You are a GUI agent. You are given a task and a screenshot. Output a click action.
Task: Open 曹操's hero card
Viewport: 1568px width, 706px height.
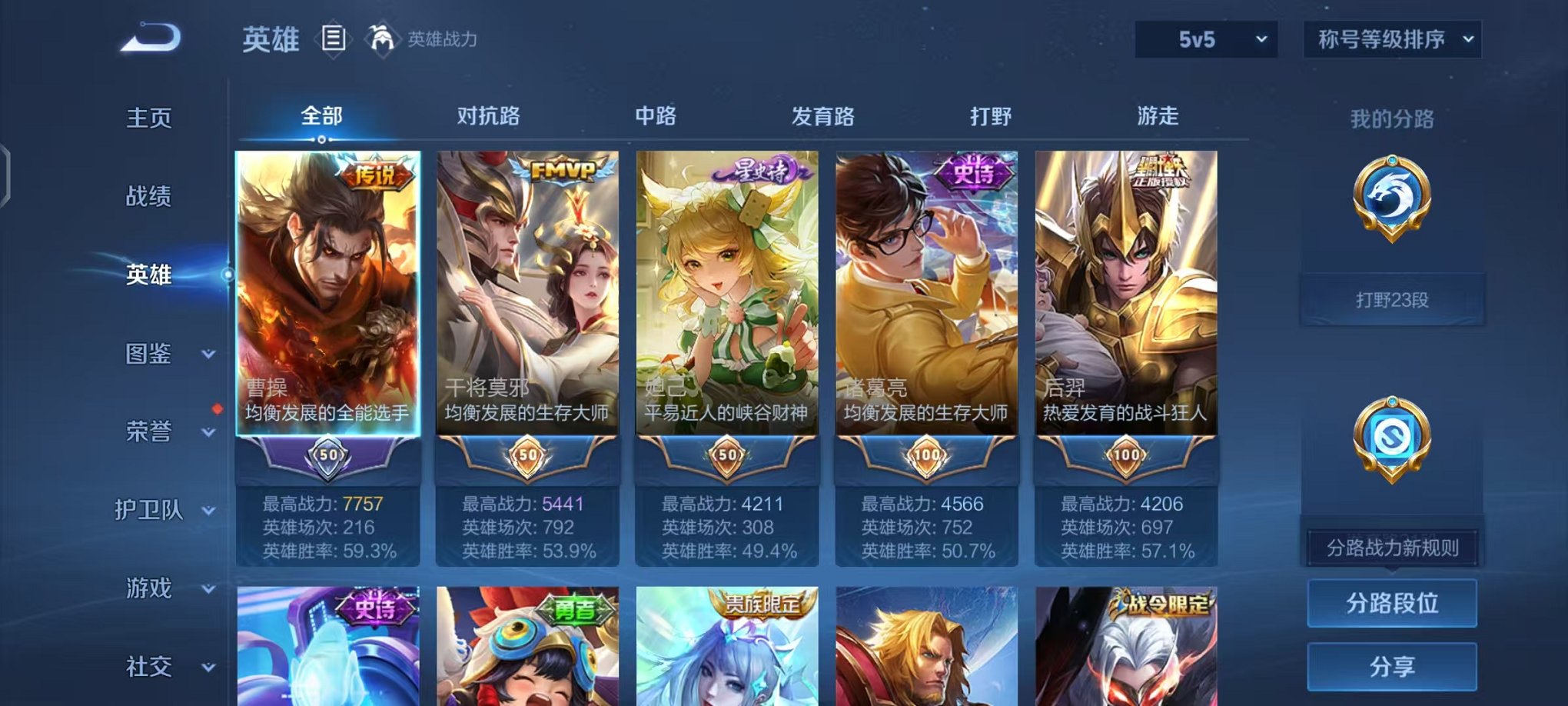(x=327, y=308)
